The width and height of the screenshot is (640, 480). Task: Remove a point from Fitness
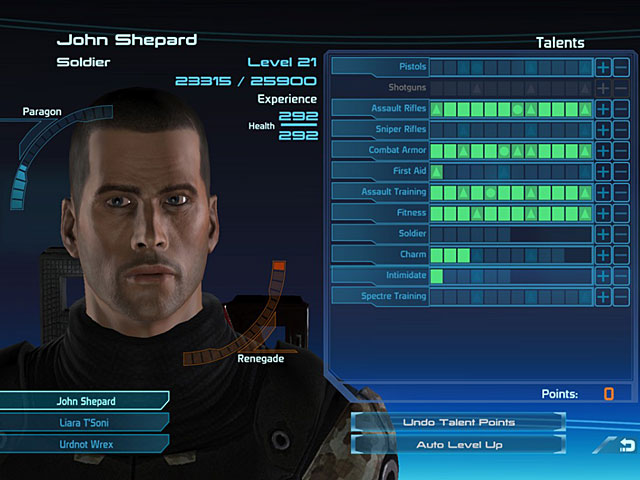[621, 213]
